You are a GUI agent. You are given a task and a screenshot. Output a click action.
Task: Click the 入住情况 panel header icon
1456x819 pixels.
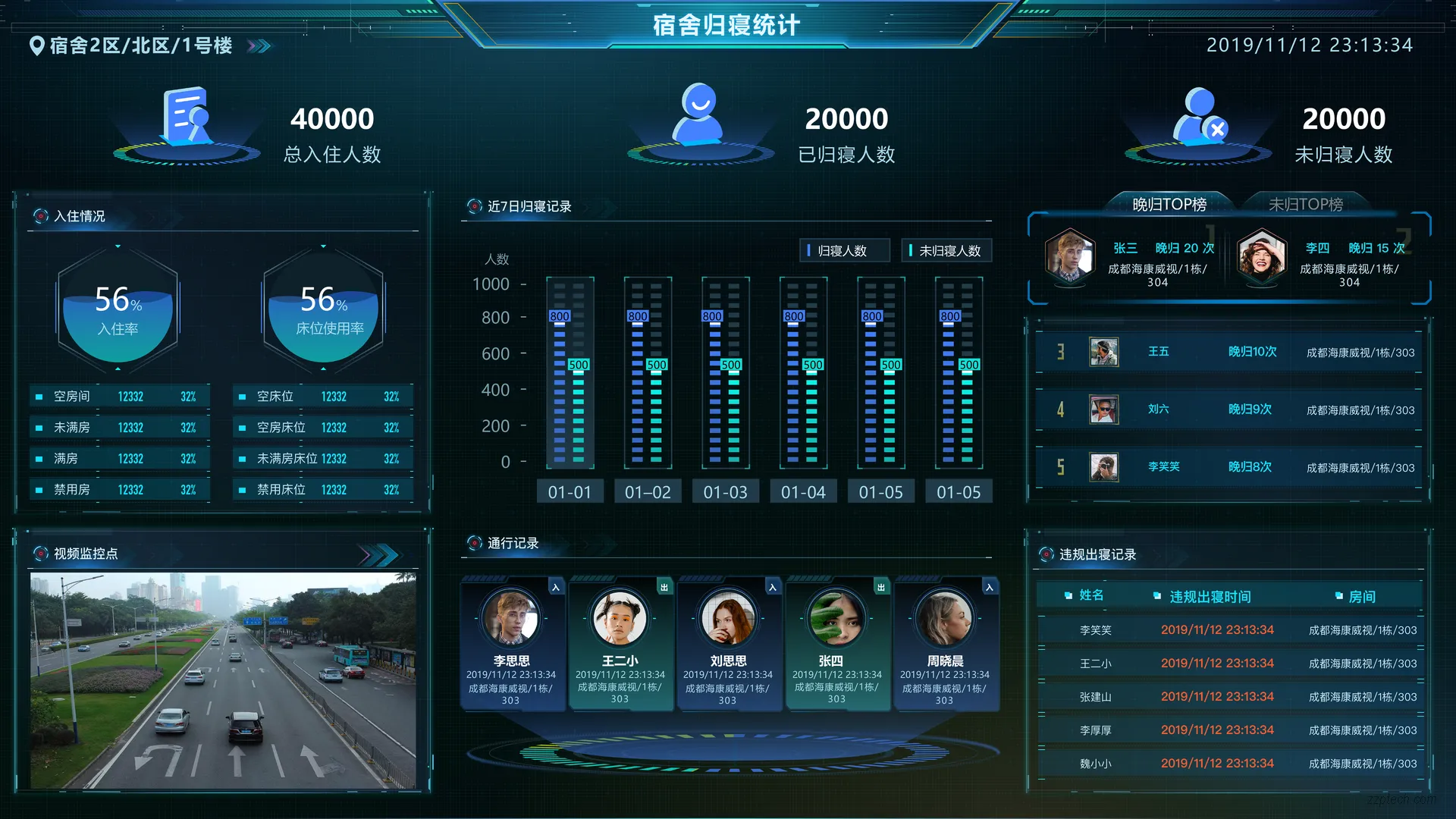(x=40, y=216)
